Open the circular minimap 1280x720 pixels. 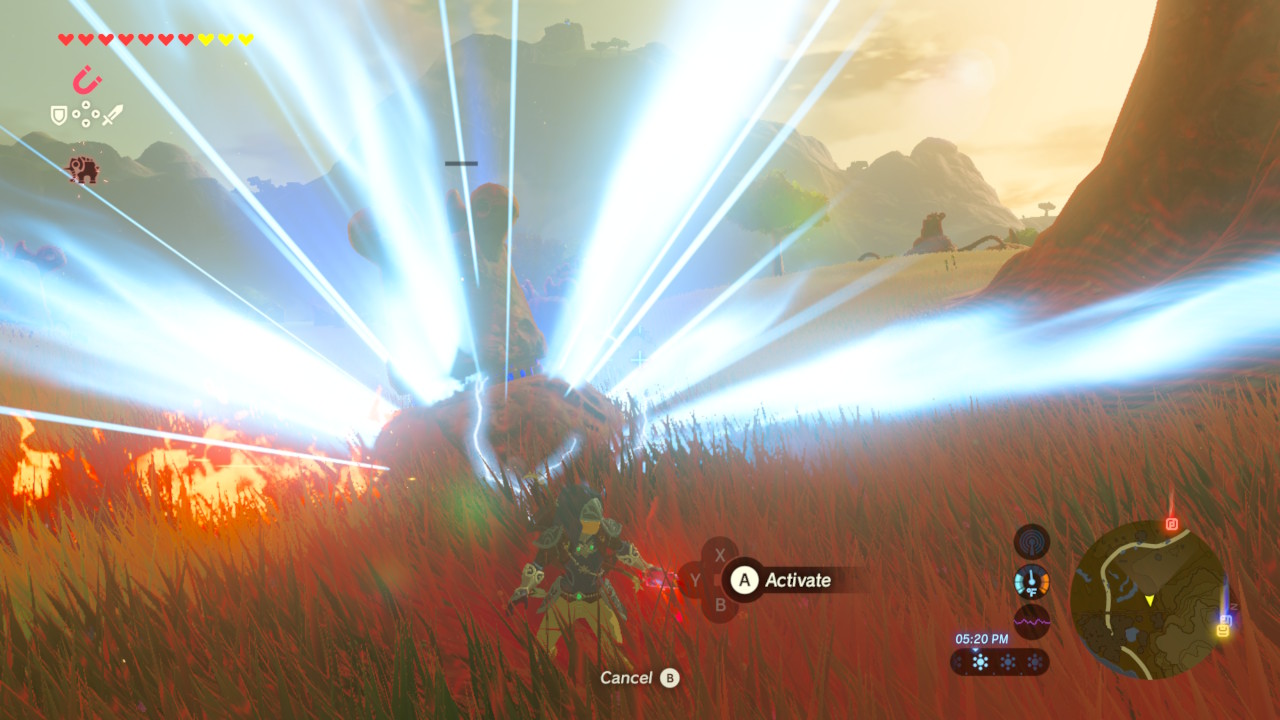(x=1148, y=599)
